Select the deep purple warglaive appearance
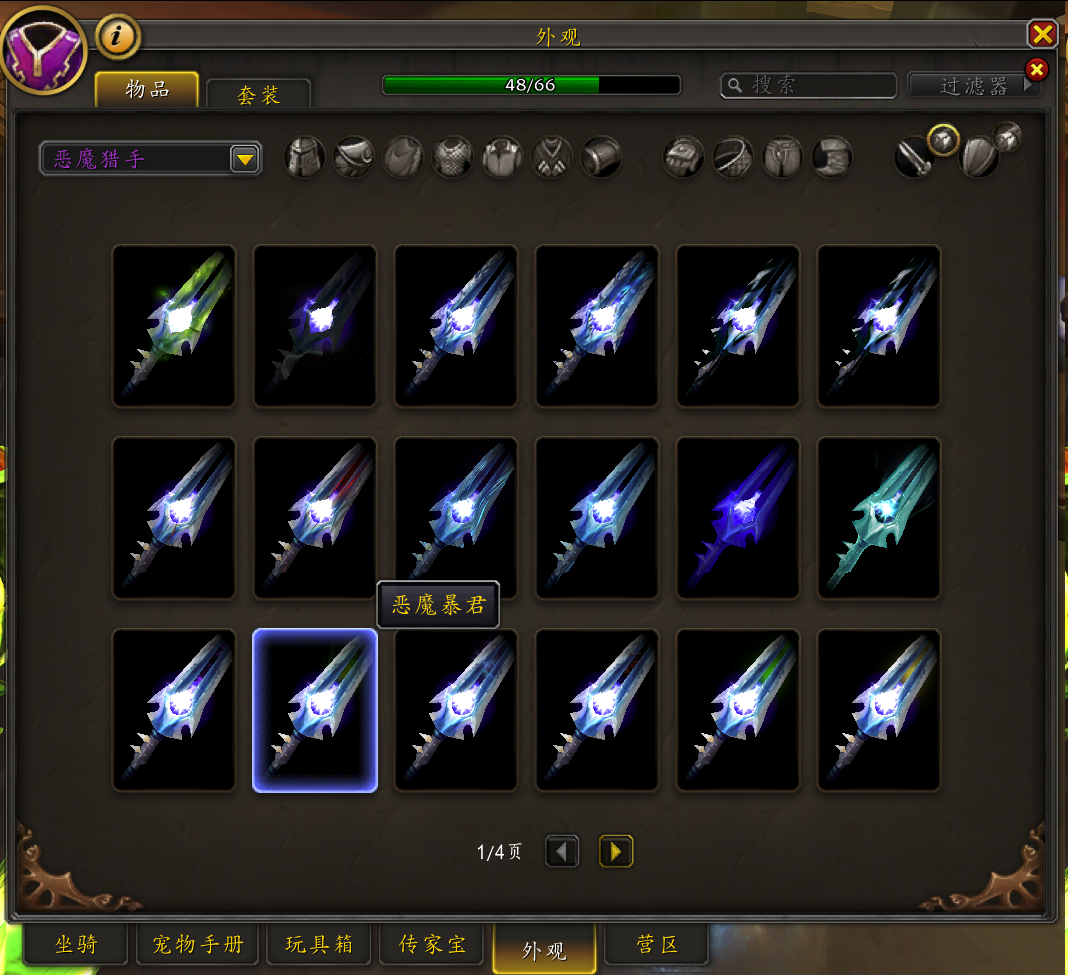The image size is (1068, 975). 738,518
